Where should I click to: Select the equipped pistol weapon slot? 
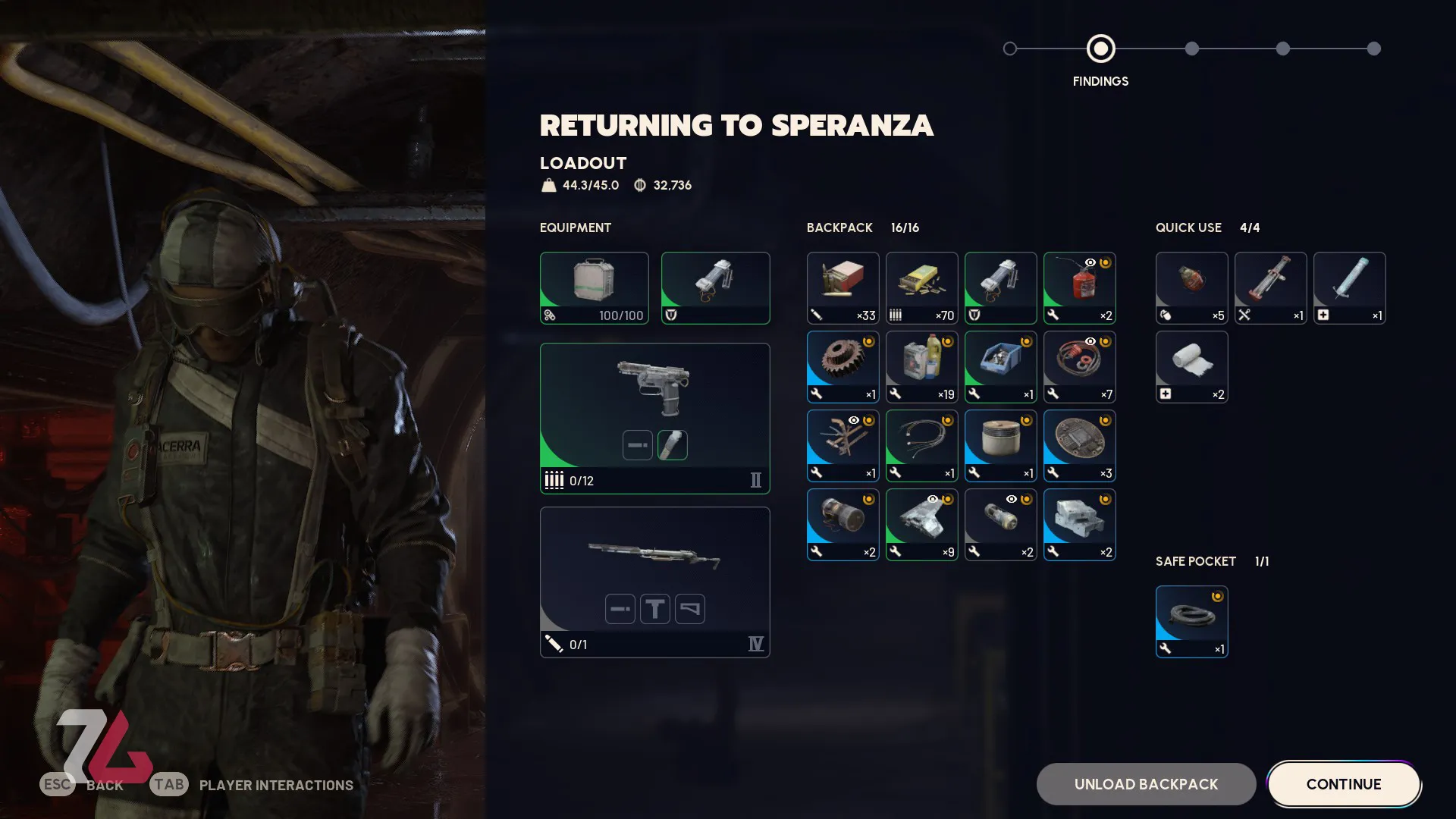pyautogui.click(x=654, y=418)
